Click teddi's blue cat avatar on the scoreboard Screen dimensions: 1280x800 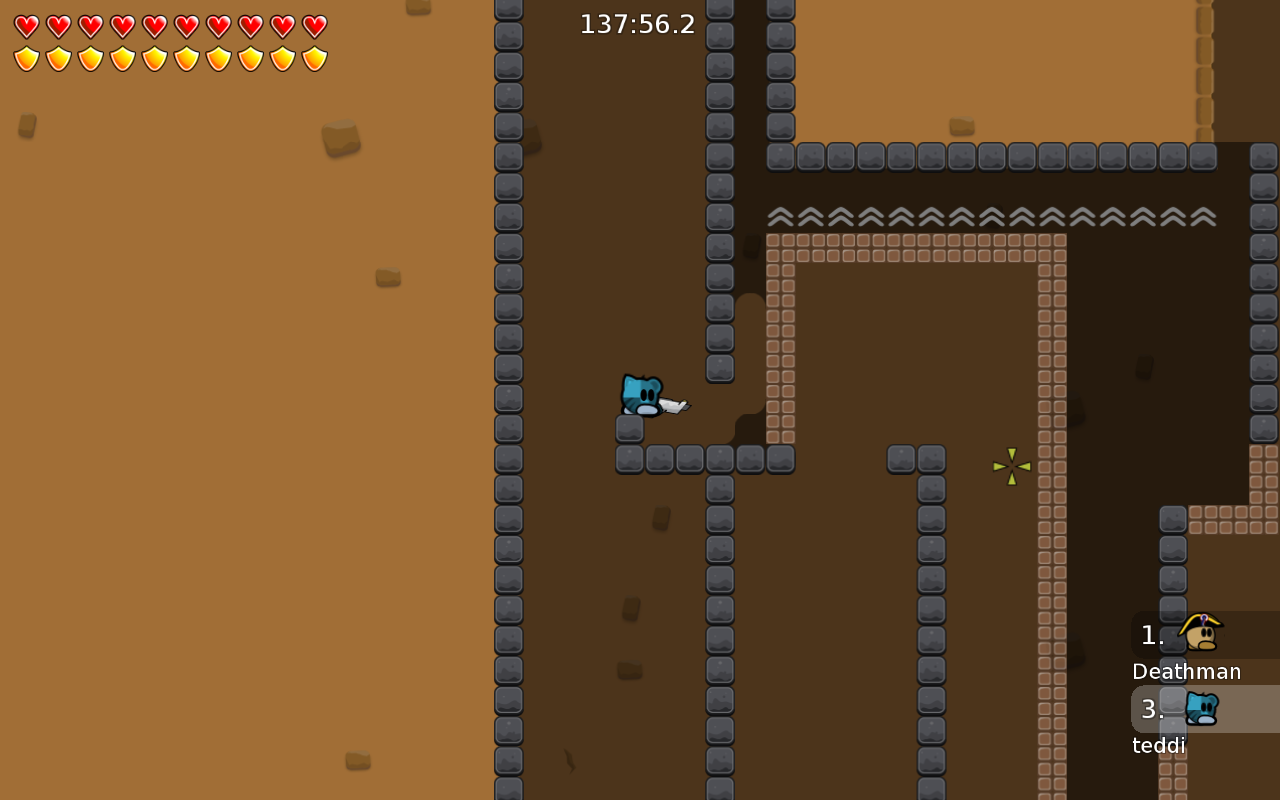(1200, 709)
